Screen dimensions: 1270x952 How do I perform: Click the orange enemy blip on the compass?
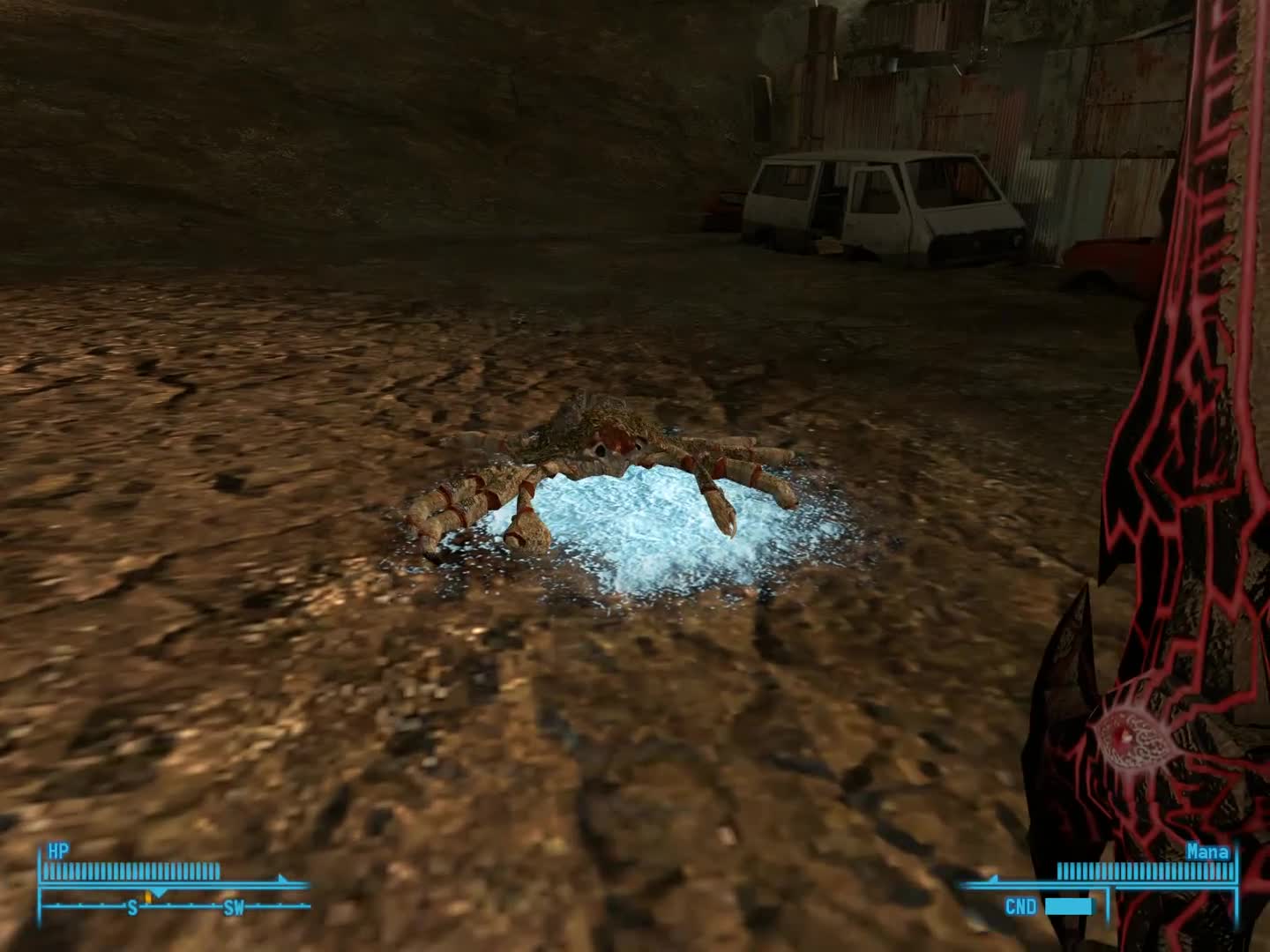(x=148, y=898)
